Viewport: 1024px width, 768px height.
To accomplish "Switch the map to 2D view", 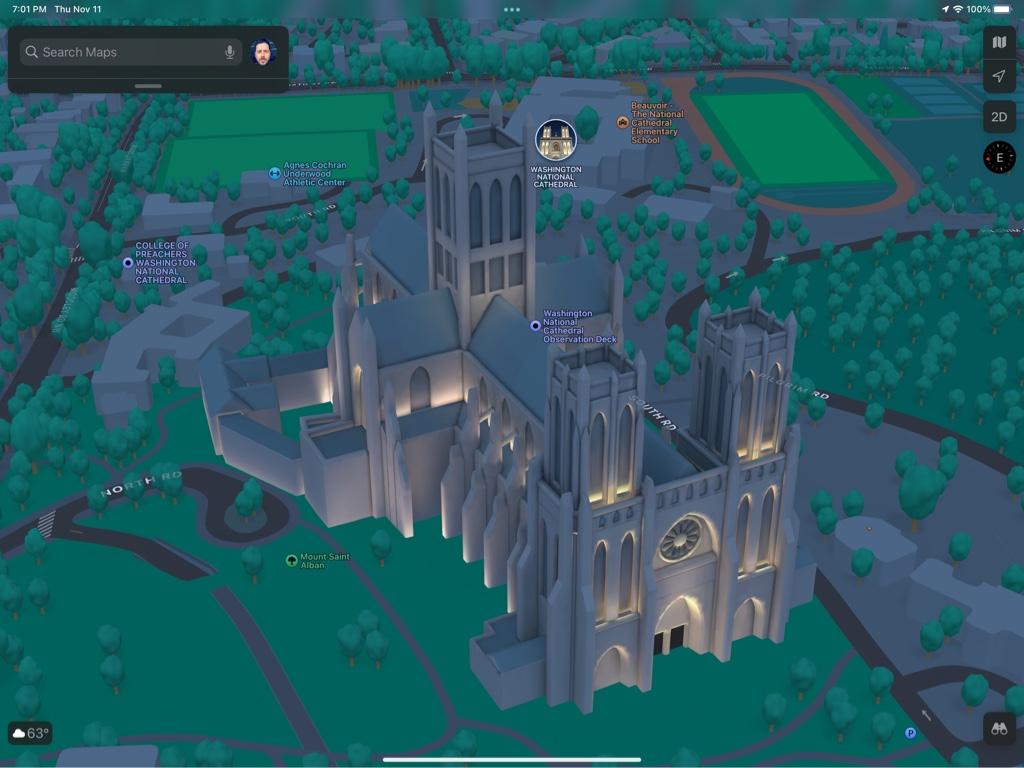I will click(x=999, y=117).
